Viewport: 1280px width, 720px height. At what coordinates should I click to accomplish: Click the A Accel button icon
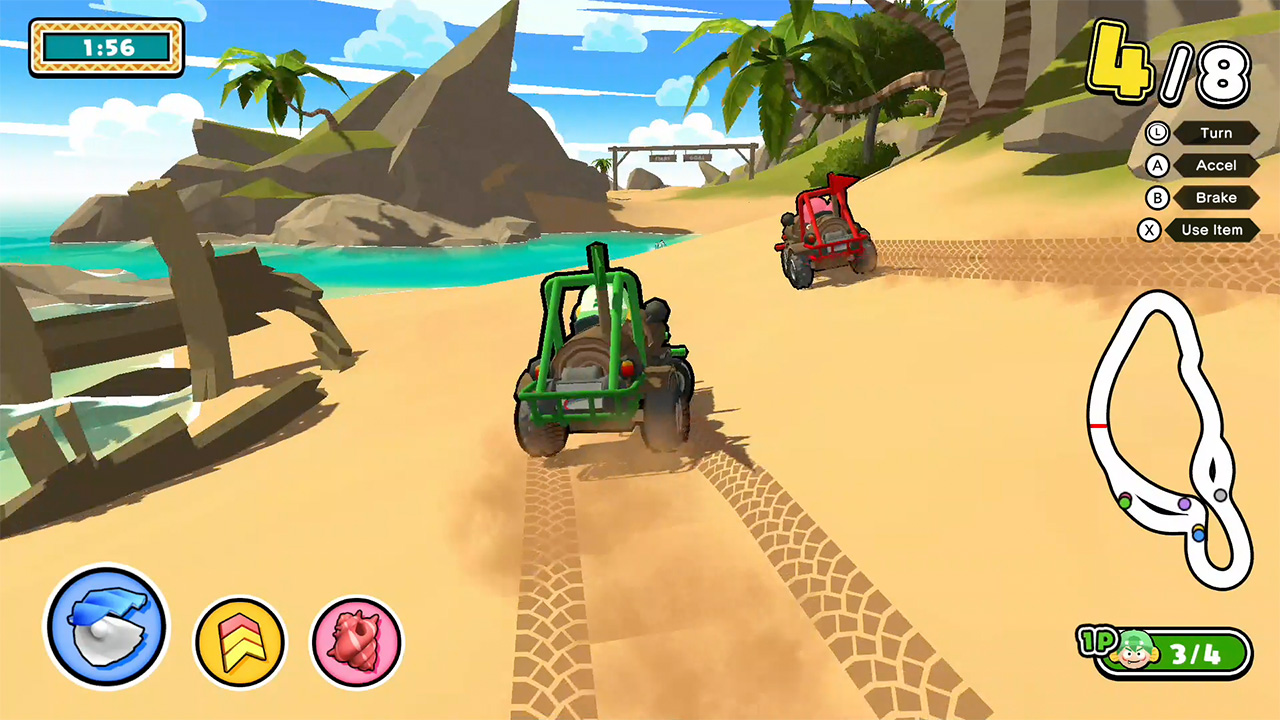pyautogui.click(x=1155, y=165)
